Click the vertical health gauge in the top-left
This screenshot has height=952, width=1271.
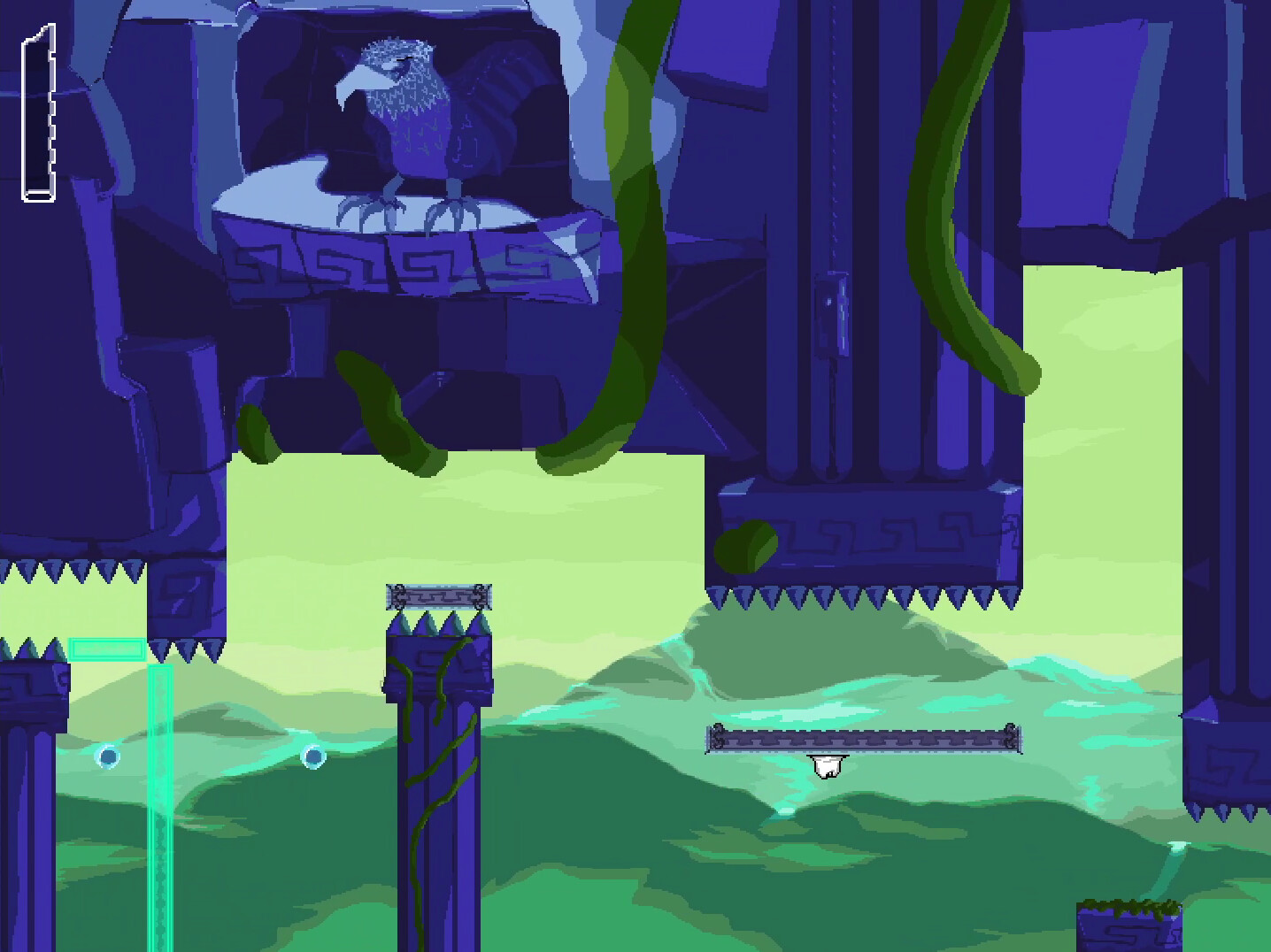pos(38,111)
